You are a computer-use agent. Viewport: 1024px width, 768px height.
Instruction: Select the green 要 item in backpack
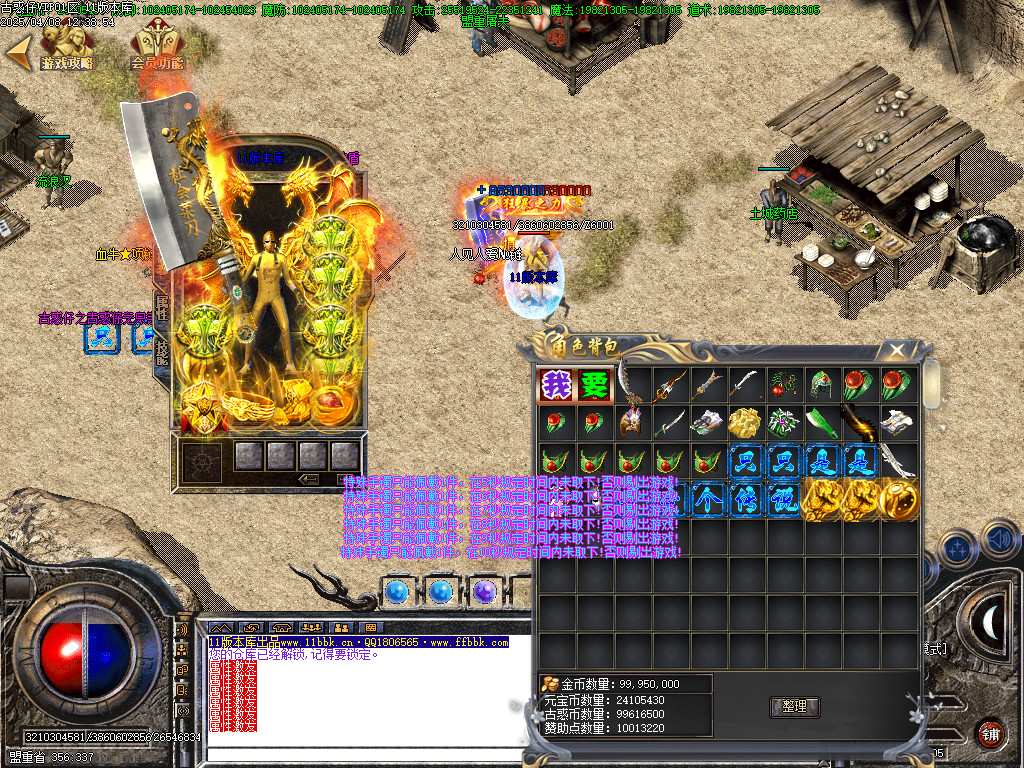coord(594,385)
